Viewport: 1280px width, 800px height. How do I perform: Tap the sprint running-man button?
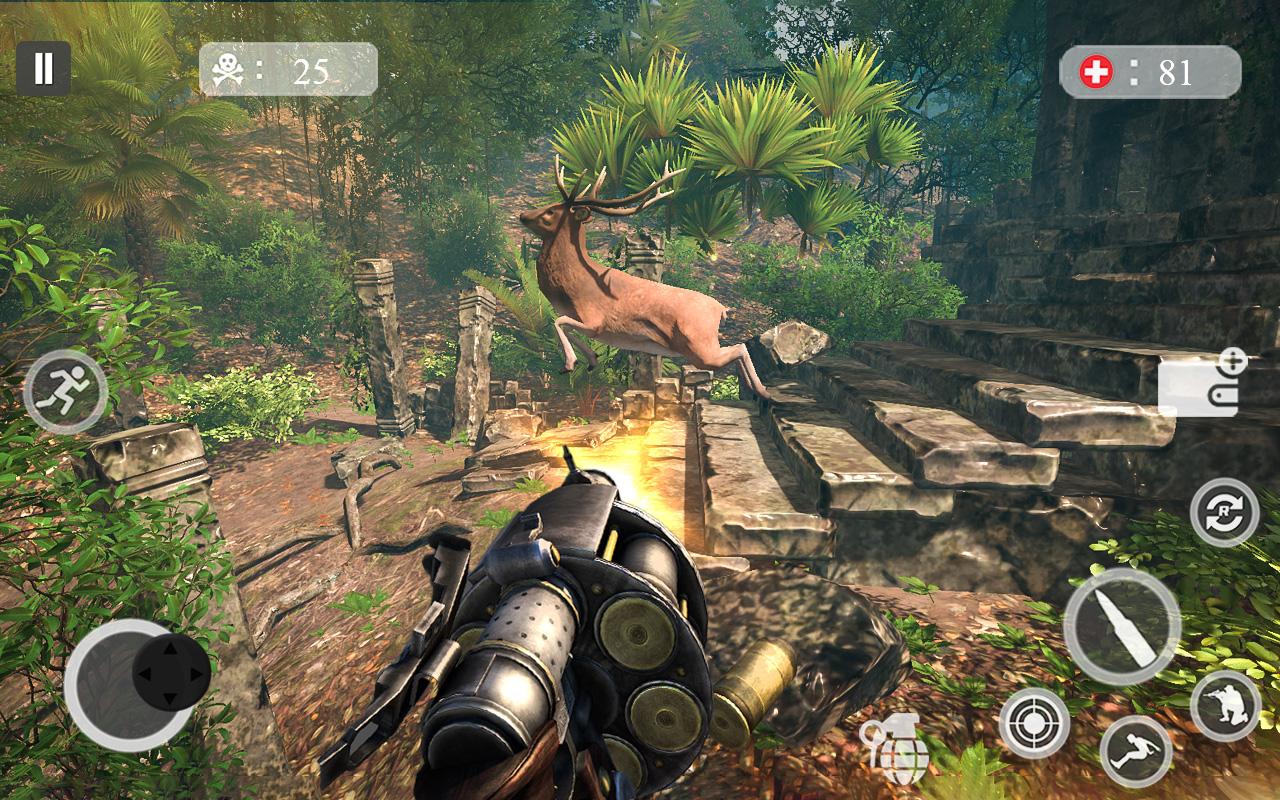(65, 391)
